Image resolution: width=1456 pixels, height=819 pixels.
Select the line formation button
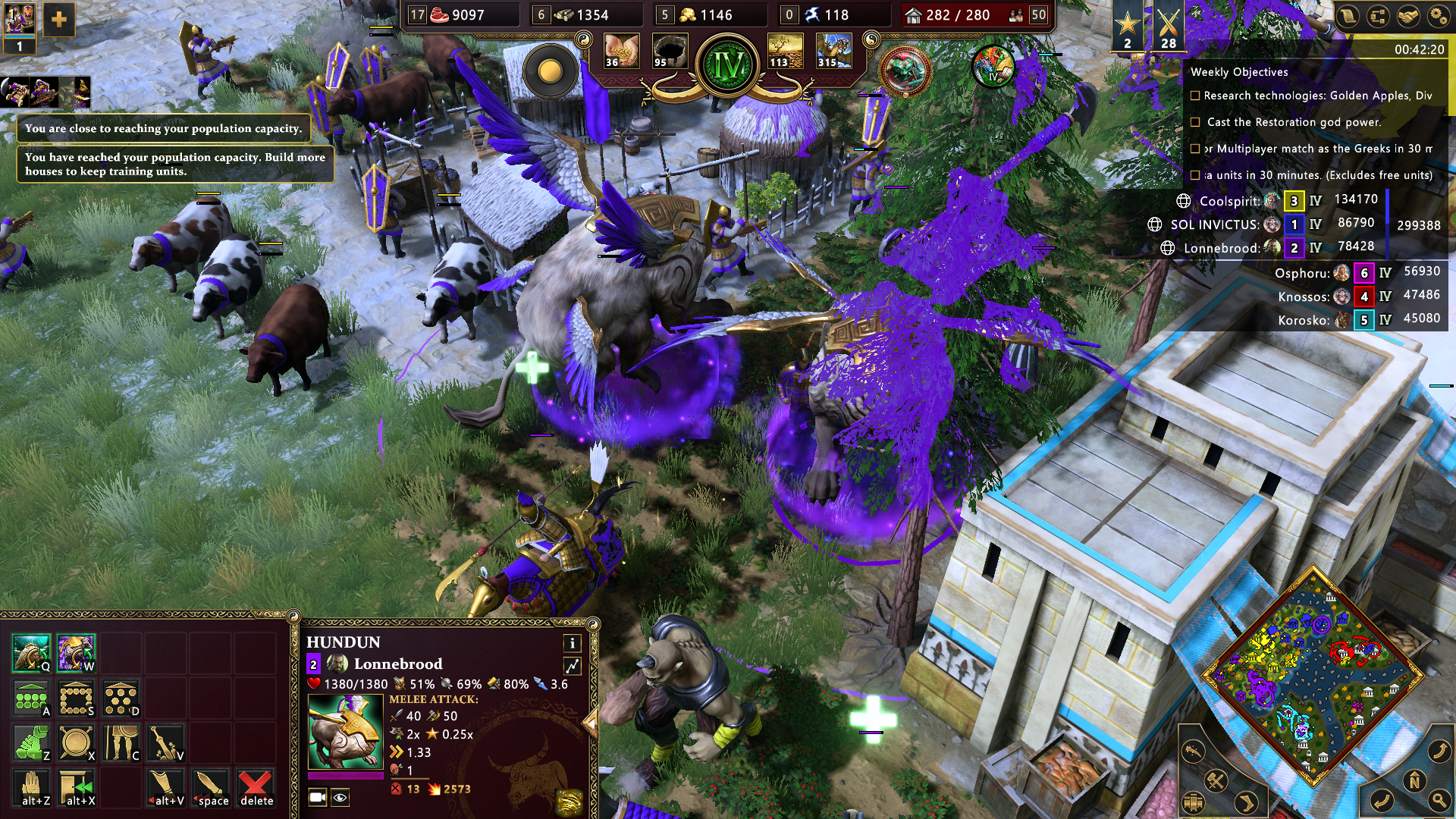pos(31,698)
